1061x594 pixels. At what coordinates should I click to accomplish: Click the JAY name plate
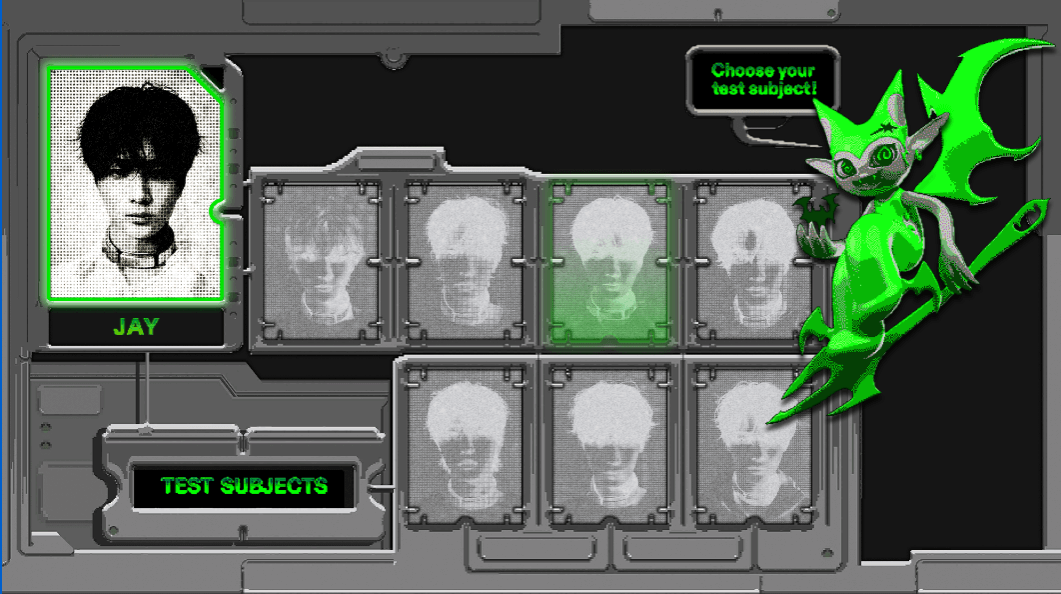pyautogui.click(x=136, y=327)
